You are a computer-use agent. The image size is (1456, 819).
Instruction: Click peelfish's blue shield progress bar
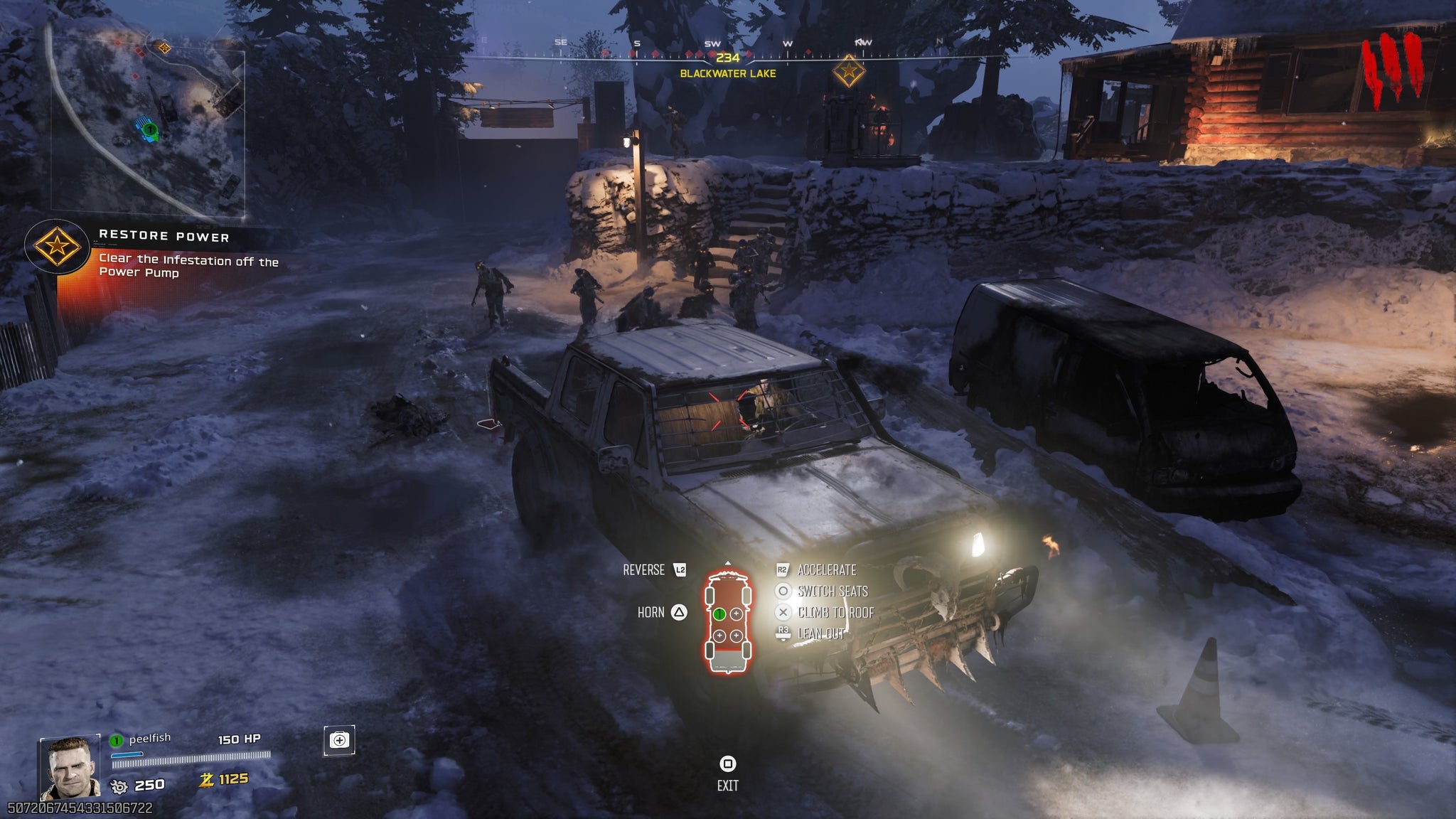[x=127, y=755]
